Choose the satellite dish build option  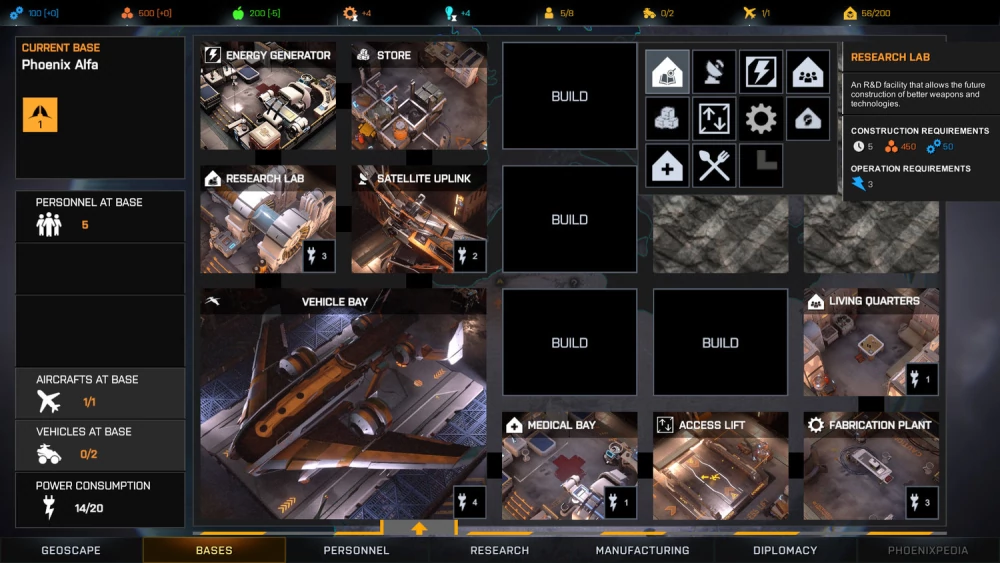click(714, 72)
